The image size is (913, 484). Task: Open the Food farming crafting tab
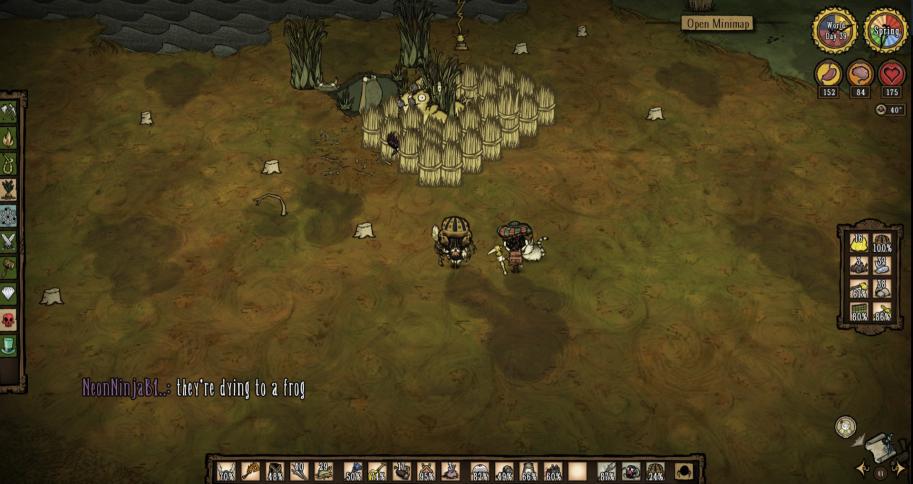10,189
